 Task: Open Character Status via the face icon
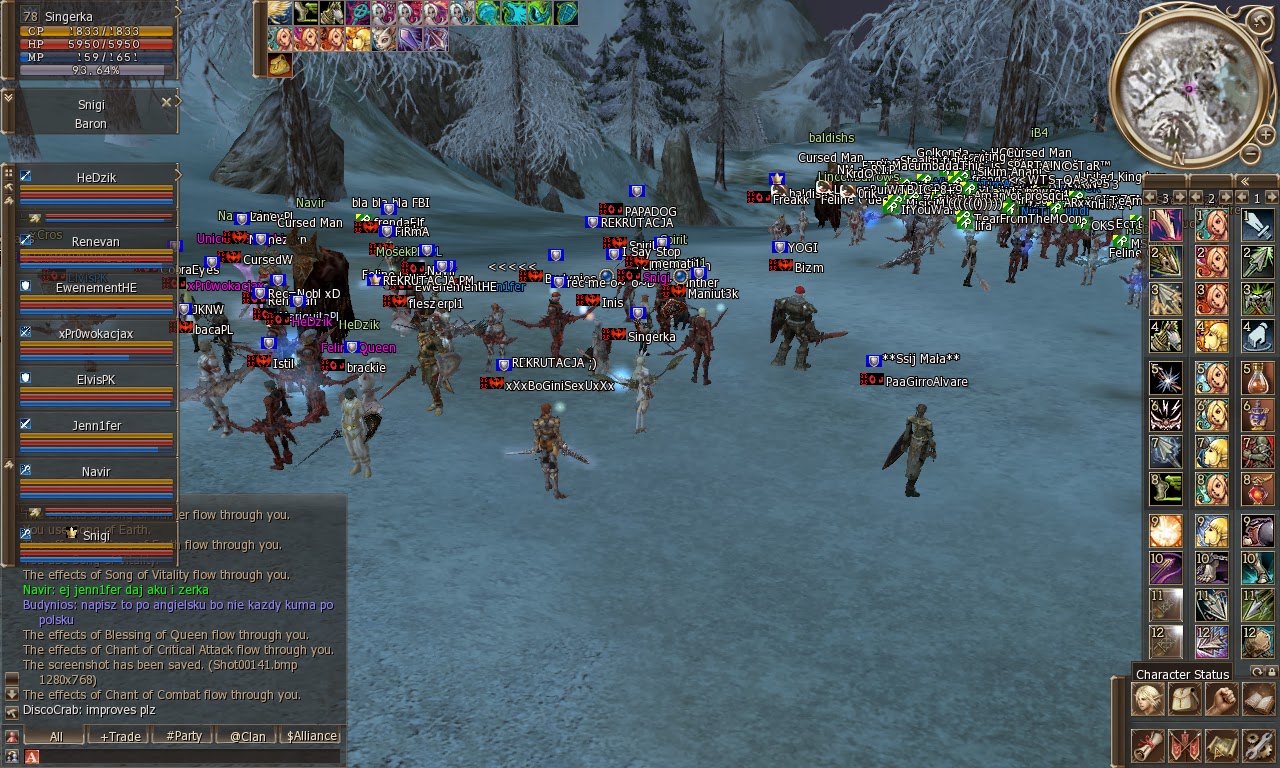[x=1147, y=698]
